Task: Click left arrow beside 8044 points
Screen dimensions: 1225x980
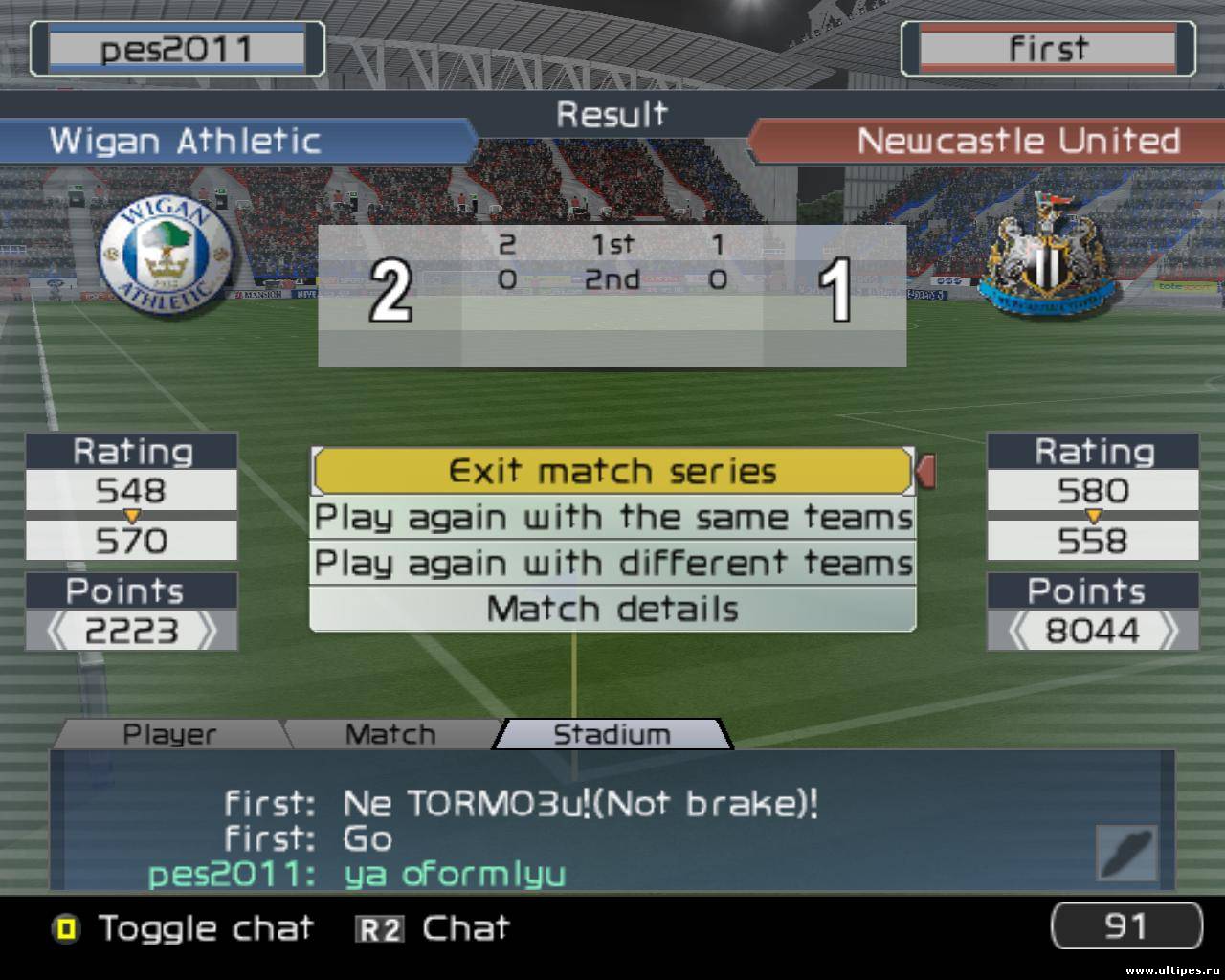Action: click(x=1020, y=632)
